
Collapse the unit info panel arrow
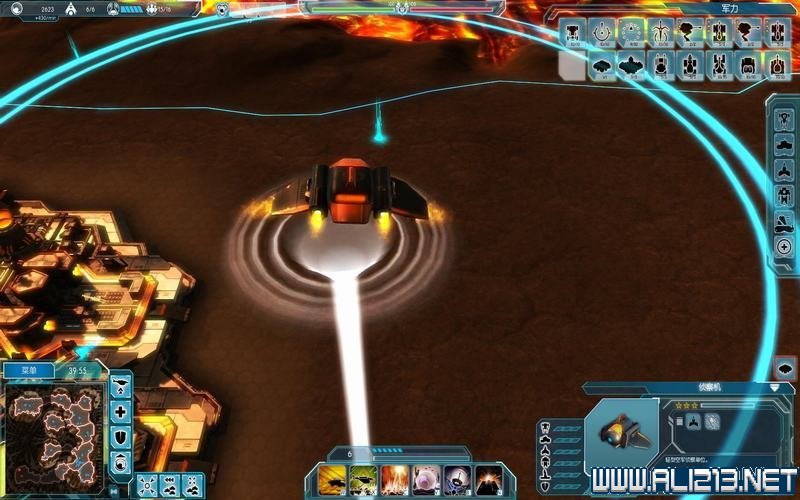tap(774, 387)
